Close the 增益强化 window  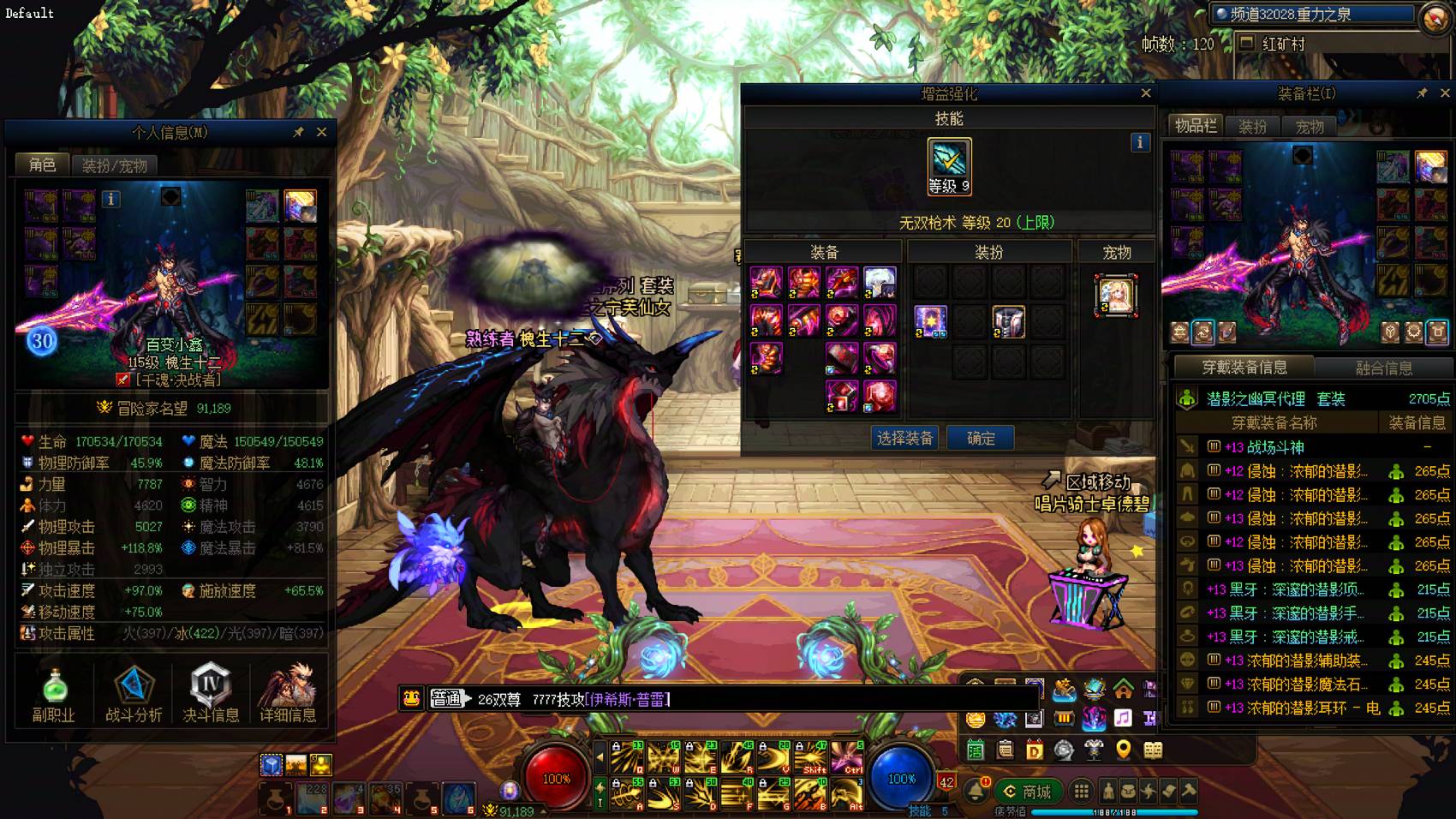click(x=1146, y=93)
